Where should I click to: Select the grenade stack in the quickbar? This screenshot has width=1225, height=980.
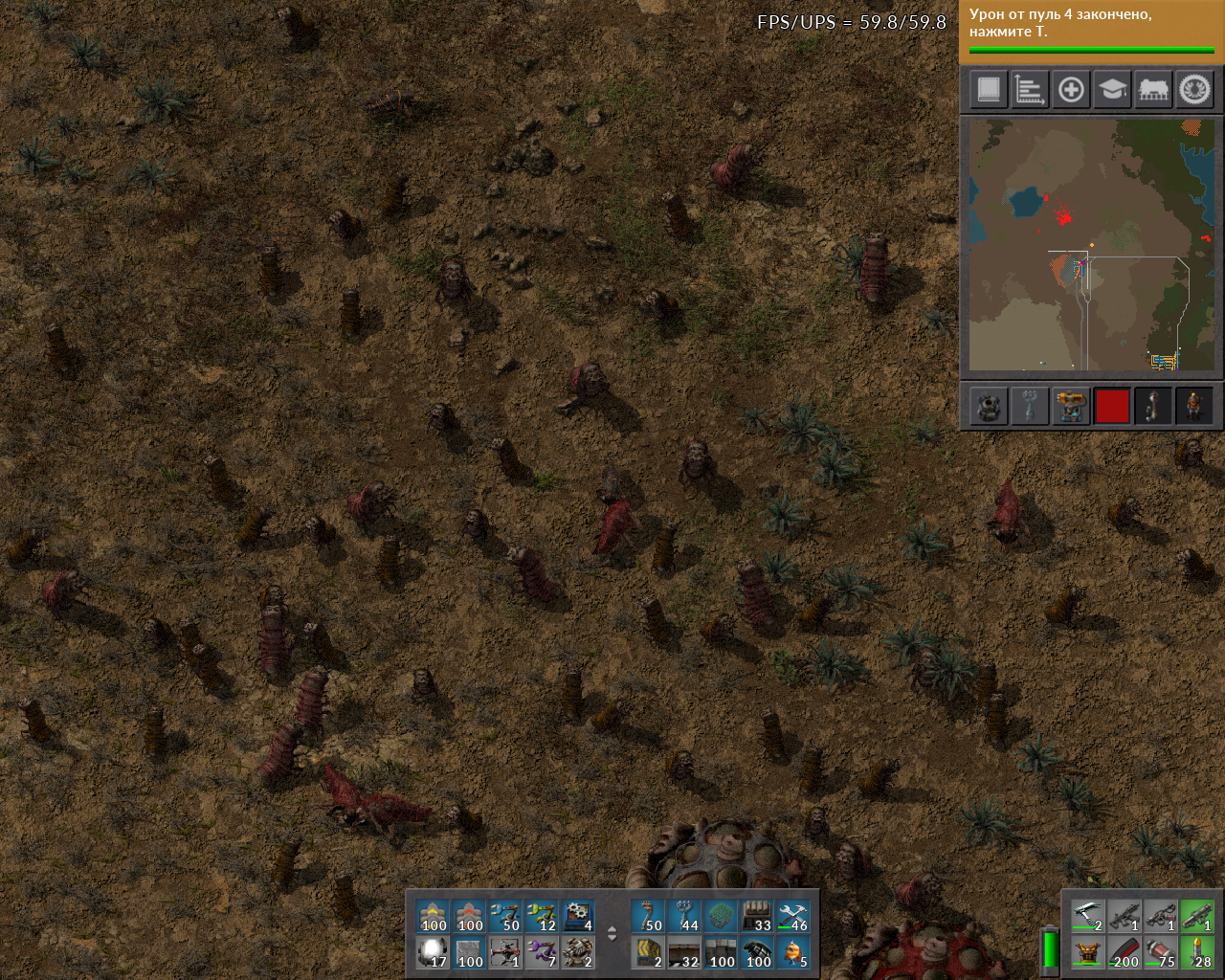(757, 953)
